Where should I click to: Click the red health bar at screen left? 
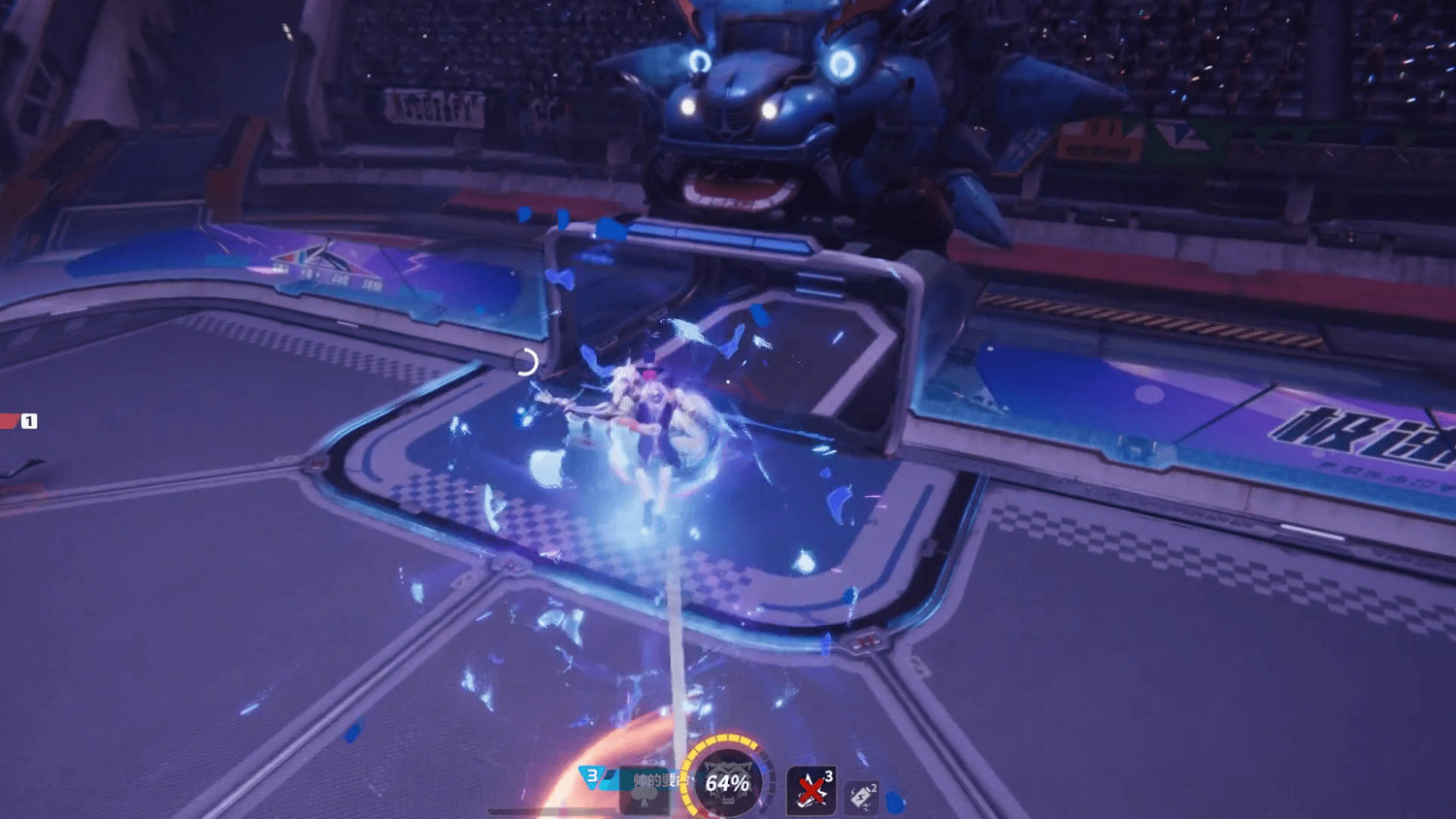coord(7,421)
